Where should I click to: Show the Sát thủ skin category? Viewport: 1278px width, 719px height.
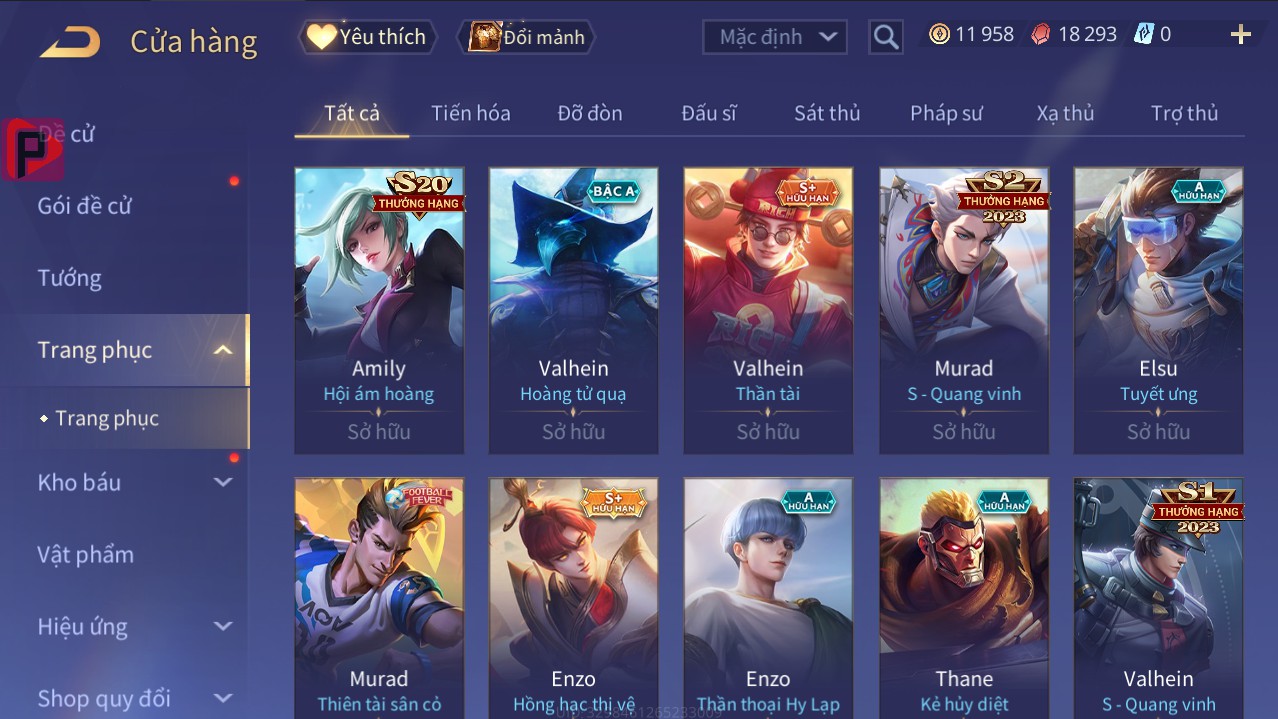tap(827, 113)
